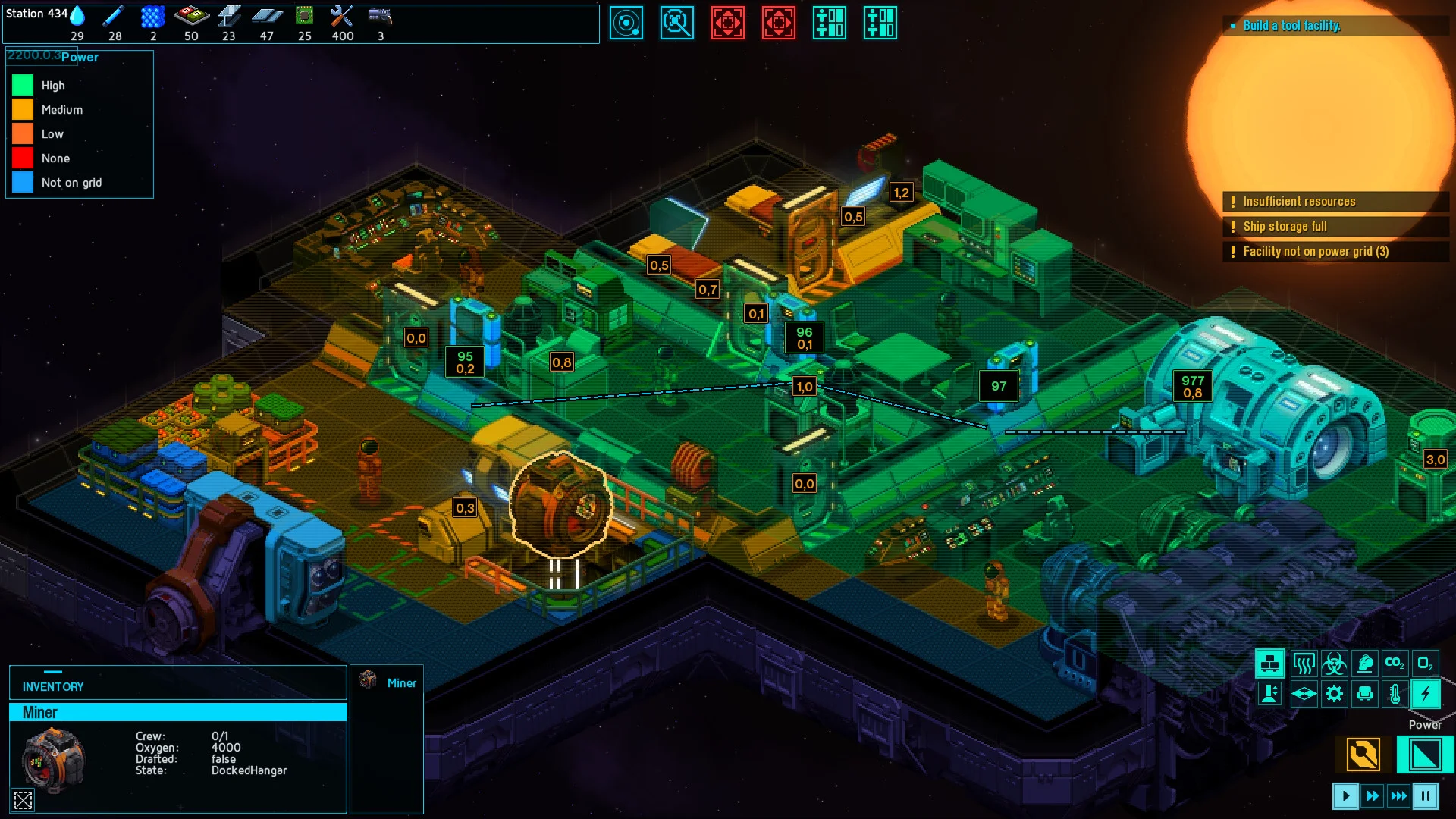This screenshot has height=819, width=1456.
Task: Select the CO2 overlay icon
Action: (1395, 664)
